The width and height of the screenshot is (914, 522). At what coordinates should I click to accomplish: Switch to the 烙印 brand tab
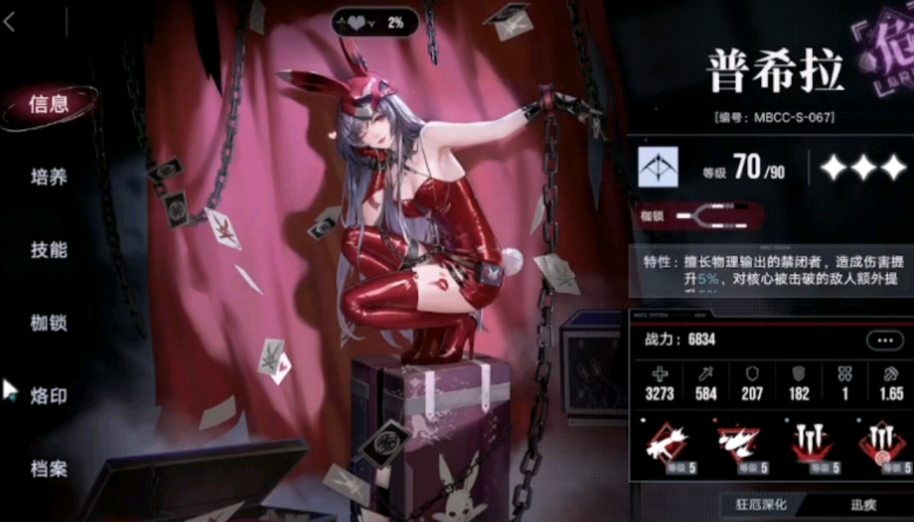point(49,396)
